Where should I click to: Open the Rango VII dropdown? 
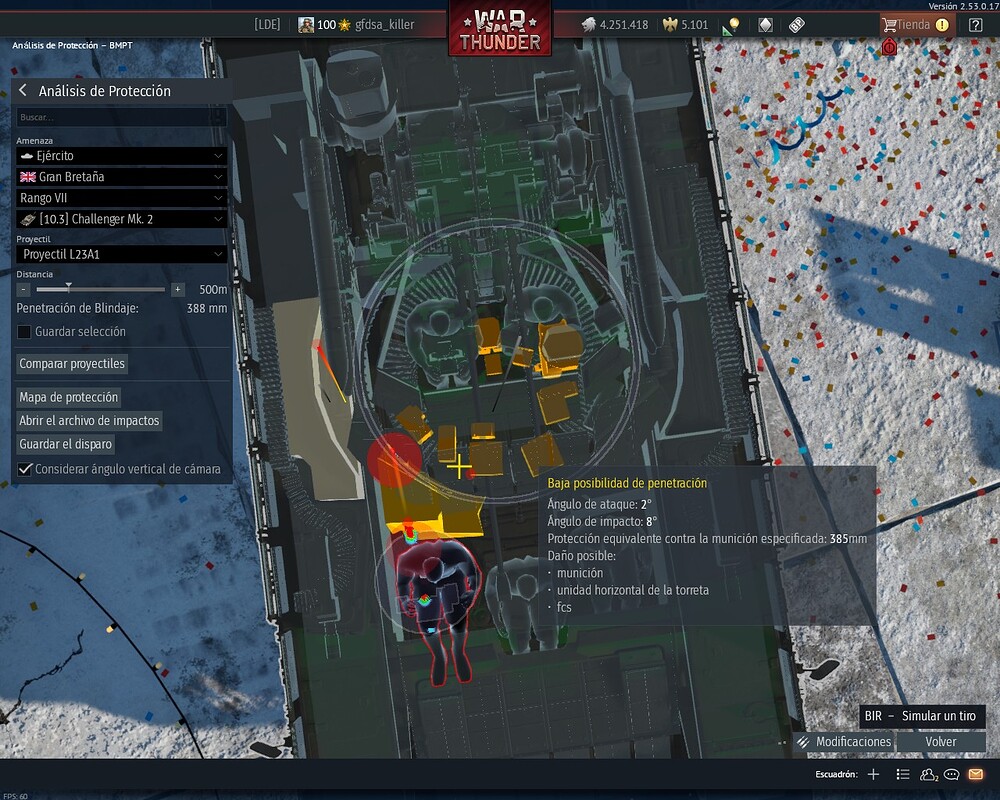121,198
